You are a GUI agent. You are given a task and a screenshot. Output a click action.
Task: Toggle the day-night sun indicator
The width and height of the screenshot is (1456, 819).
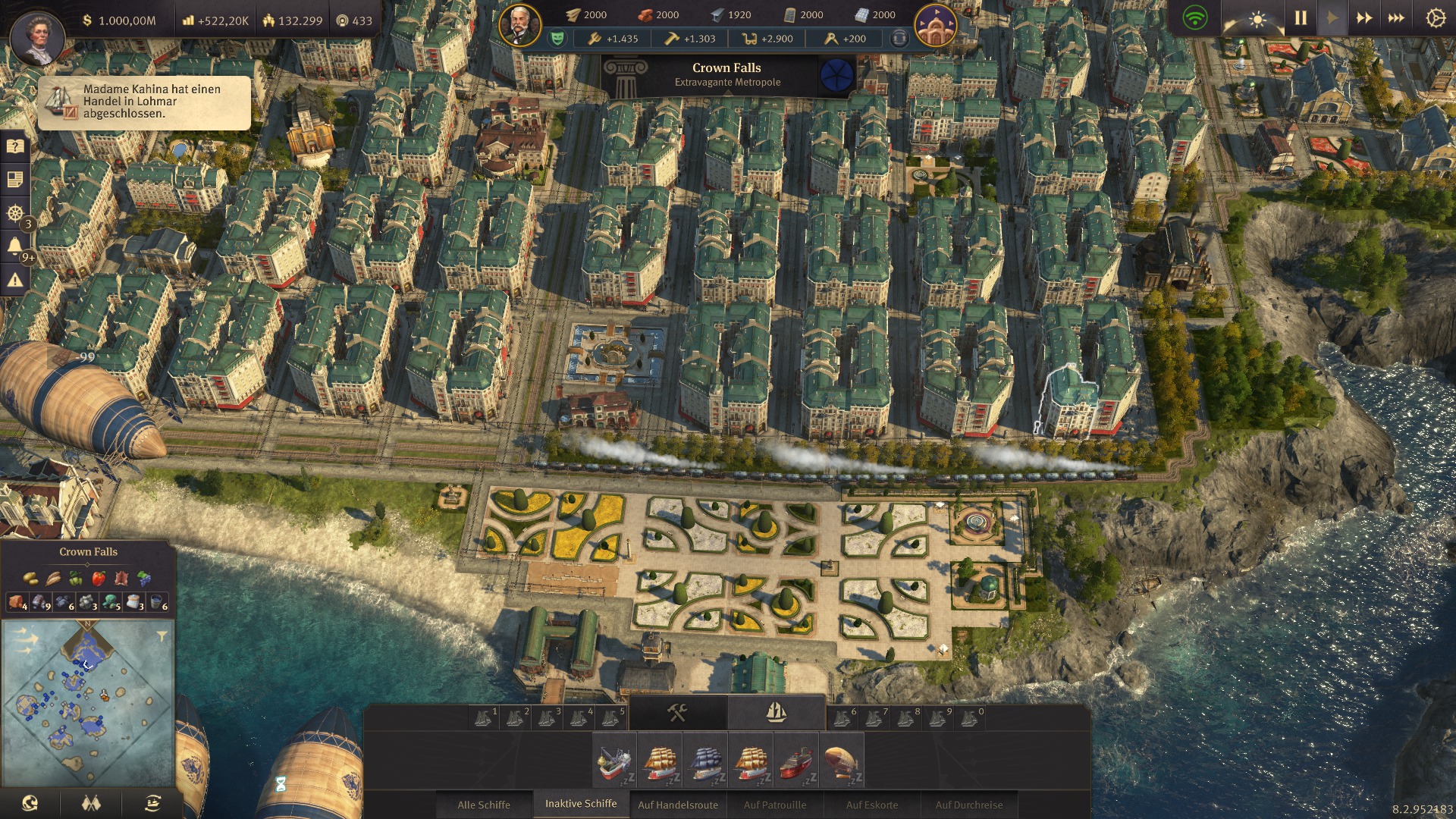coord(1257,19)
